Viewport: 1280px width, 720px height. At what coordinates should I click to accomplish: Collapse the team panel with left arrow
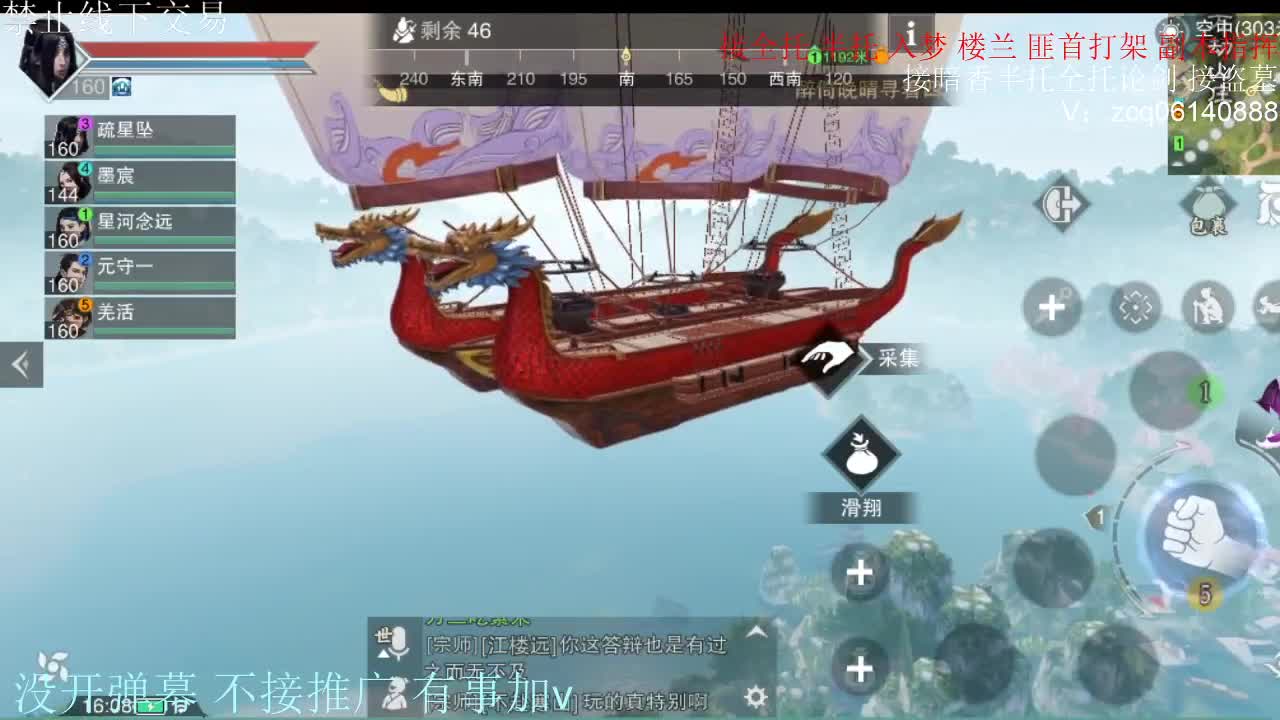click(x=20, y=365)
